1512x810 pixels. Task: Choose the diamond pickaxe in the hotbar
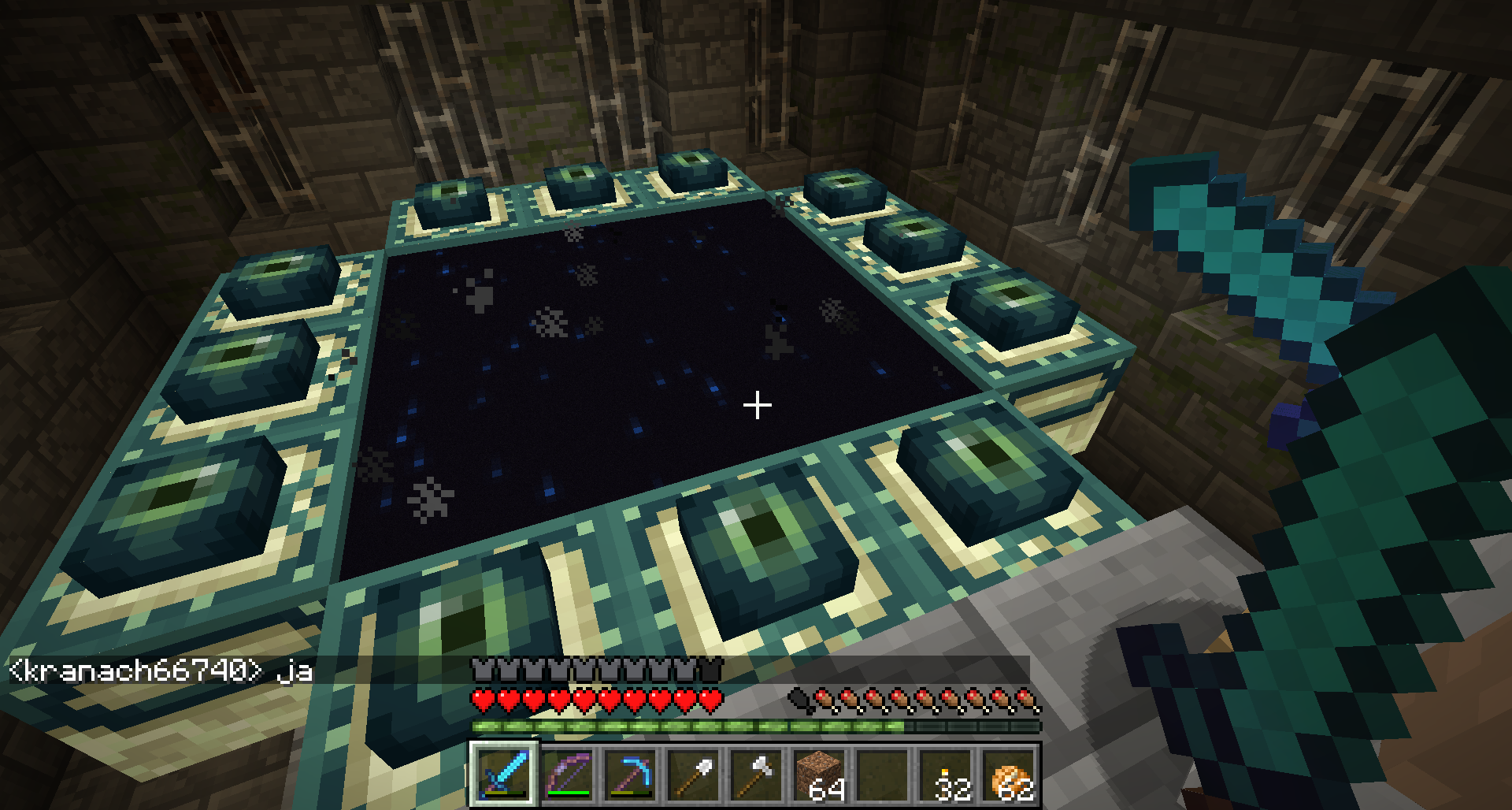630,774
